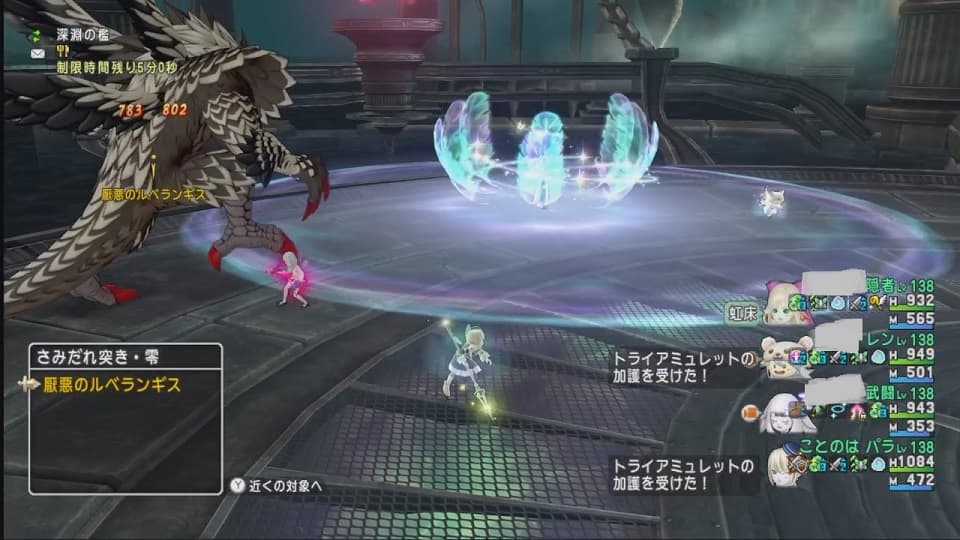Click the green connection arrows icon

(37, 34)
